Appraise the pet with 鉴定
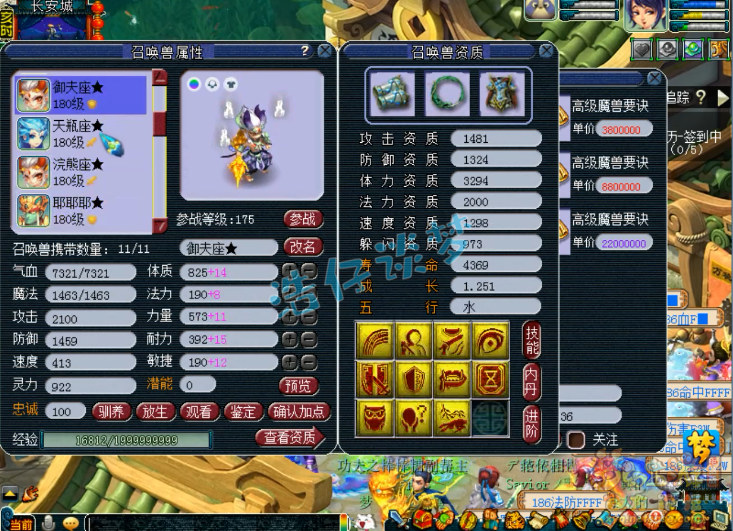Image resolution: width=733 pixels, height=531 pixels. coord(242,411)
